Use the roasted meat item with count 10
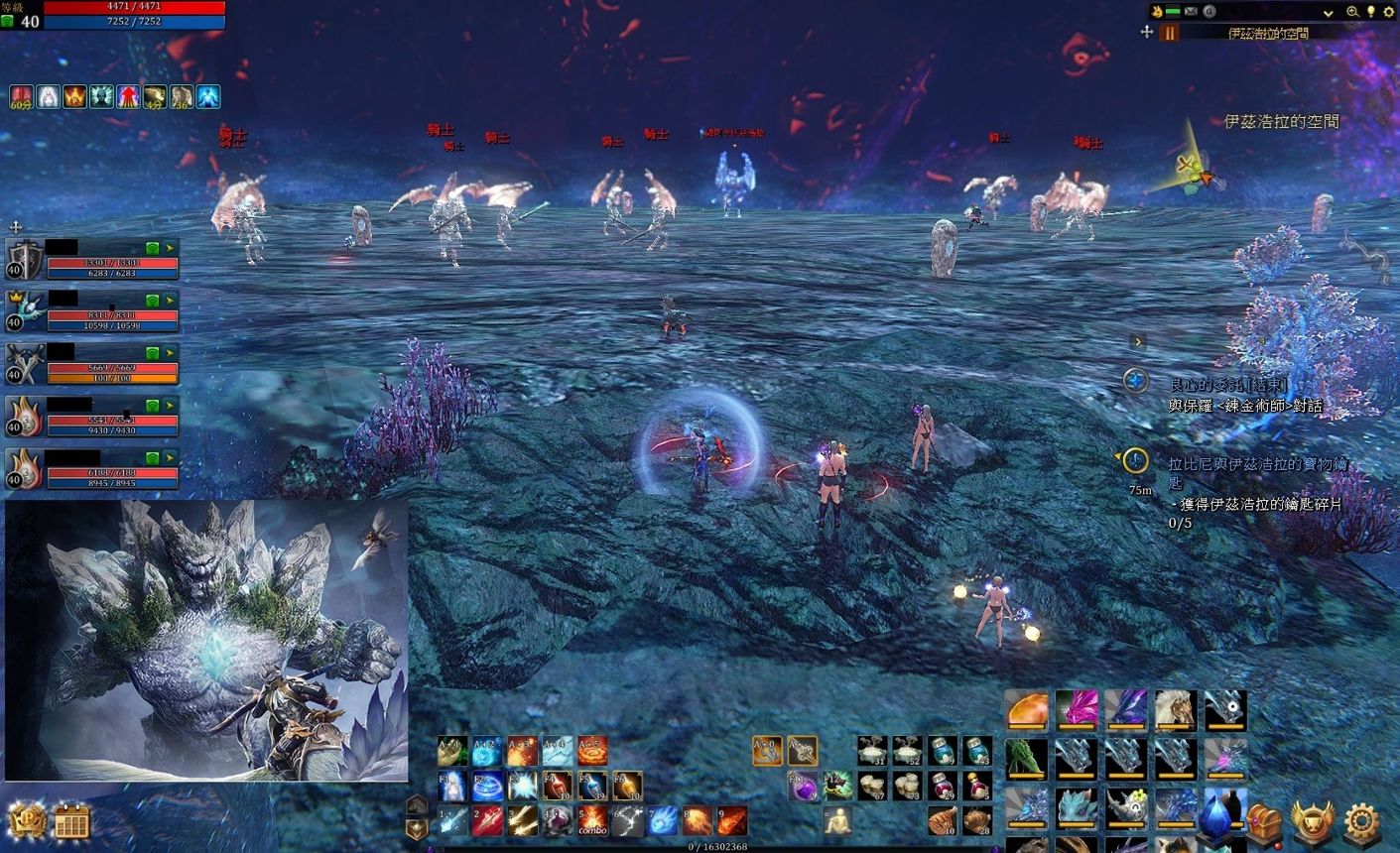The width and height of the screenshot is (1400, 853). click(943, 820)
